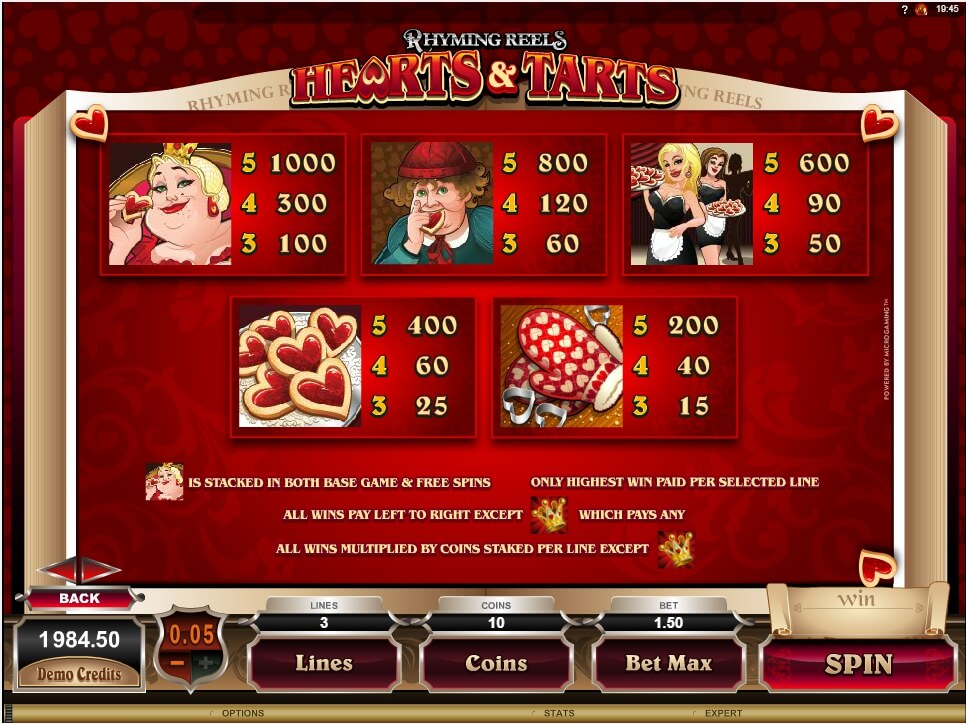
Task: Switch to Expert mode
Action: point(724,713)
